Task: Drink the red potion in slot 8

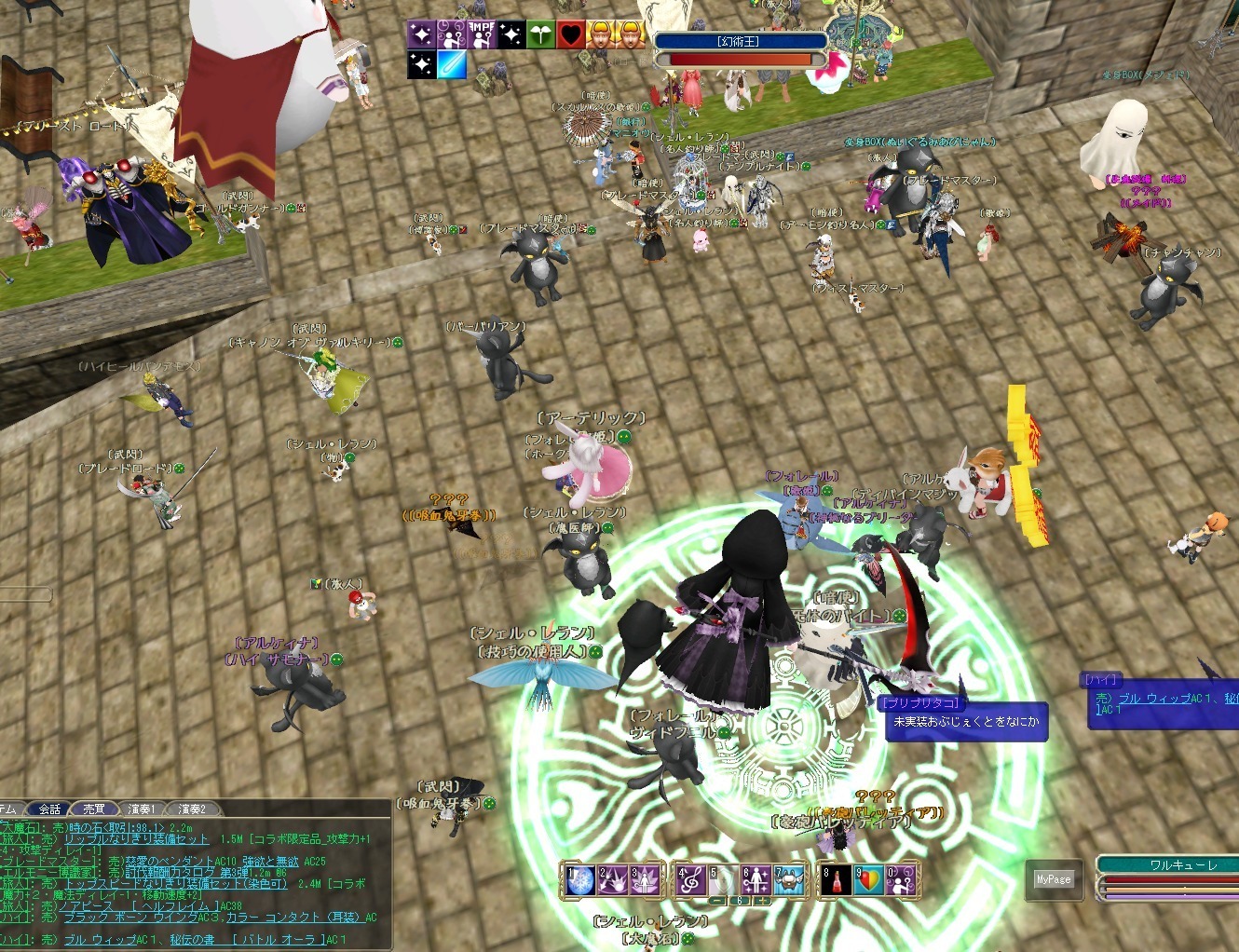Action: (836, 880)
